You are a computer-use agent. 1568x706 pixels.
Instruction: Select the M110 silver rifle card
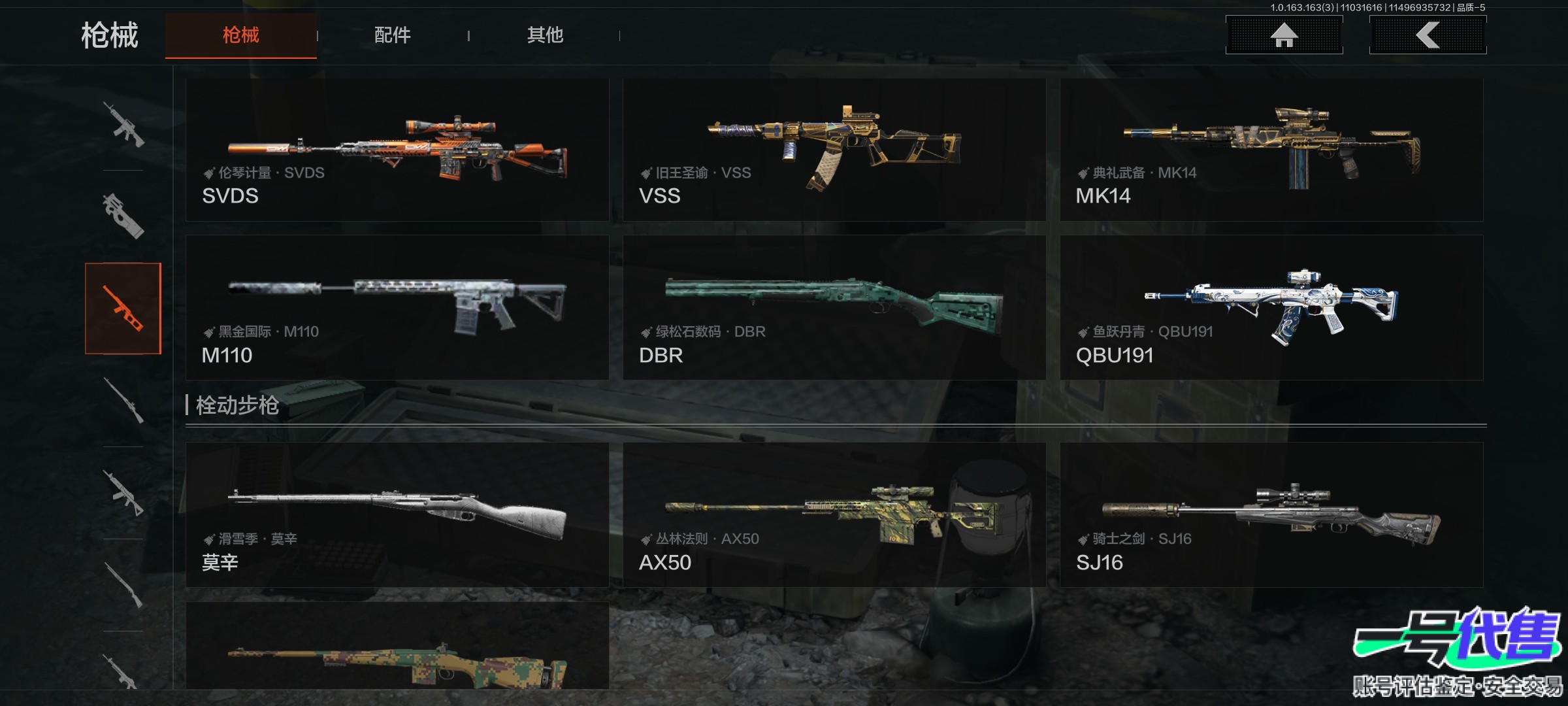click(397, 308)
